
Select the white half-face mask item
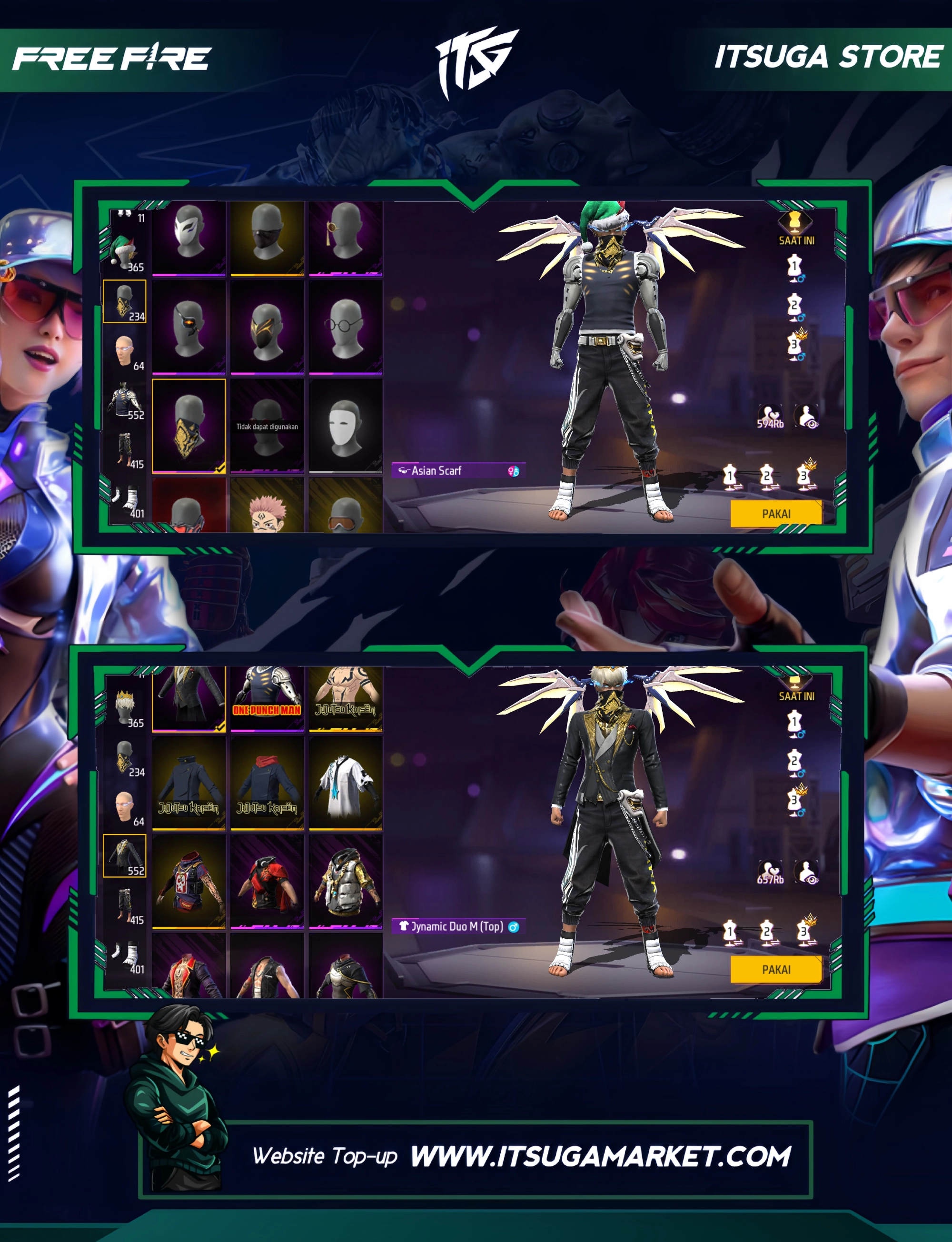188,238
